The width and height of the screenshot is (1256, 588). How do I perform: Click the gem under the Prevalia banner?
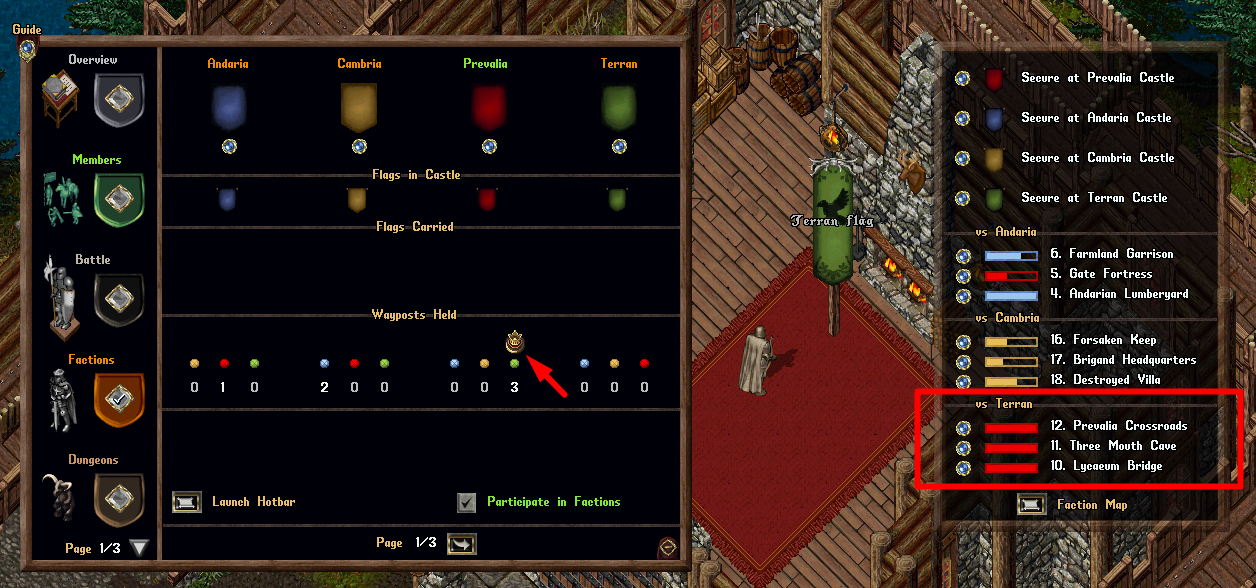489,146
